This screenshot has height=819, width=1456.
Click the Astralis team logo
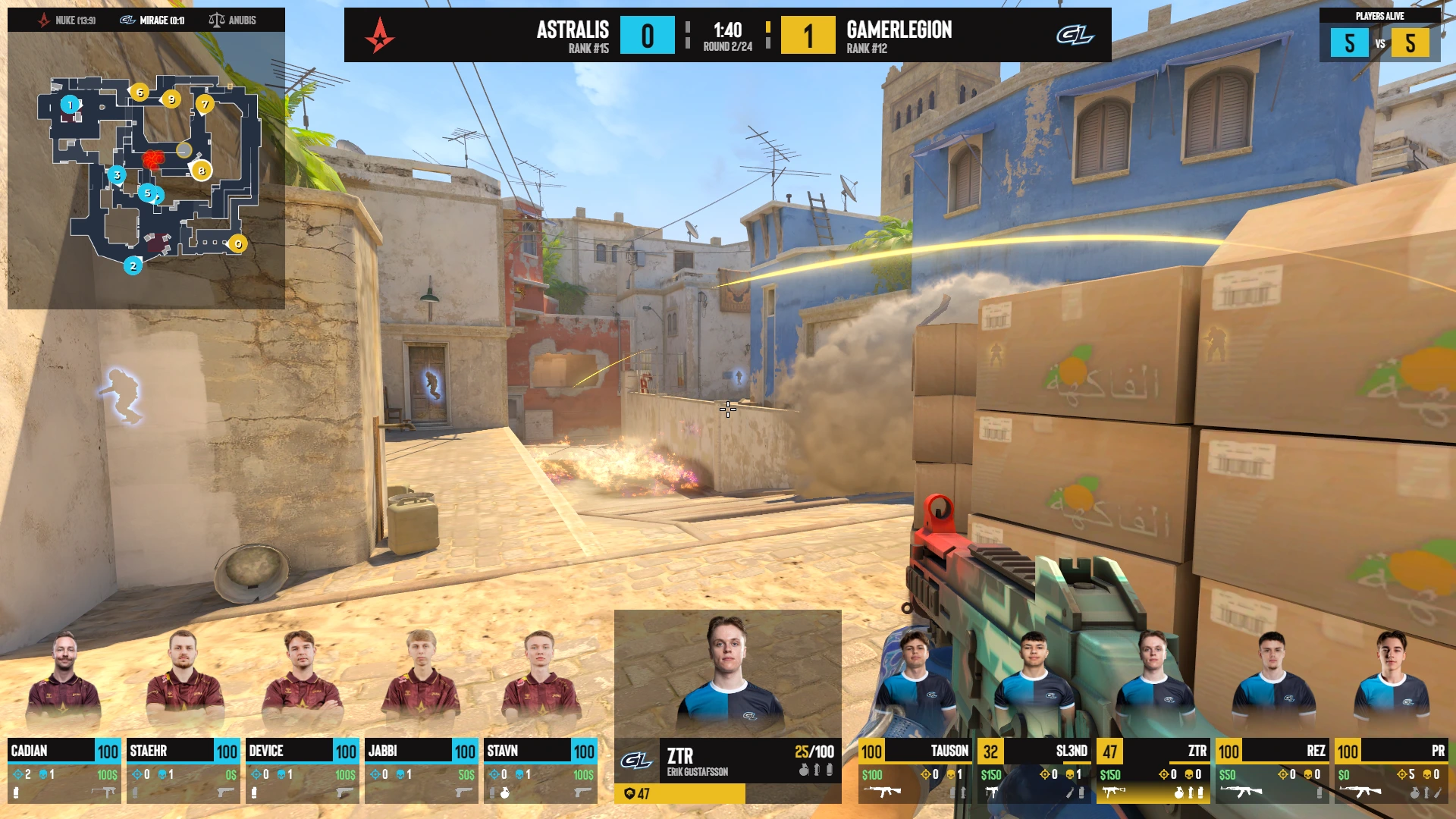(379, 35)
